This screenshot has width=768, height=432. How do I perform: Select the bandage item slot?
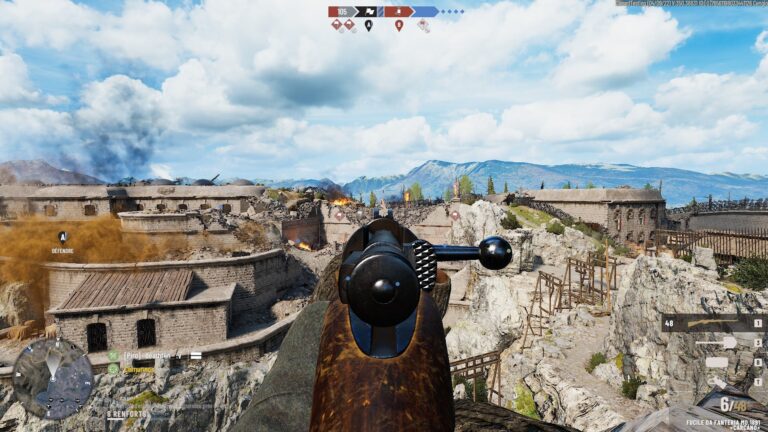[x=713, y=362]
